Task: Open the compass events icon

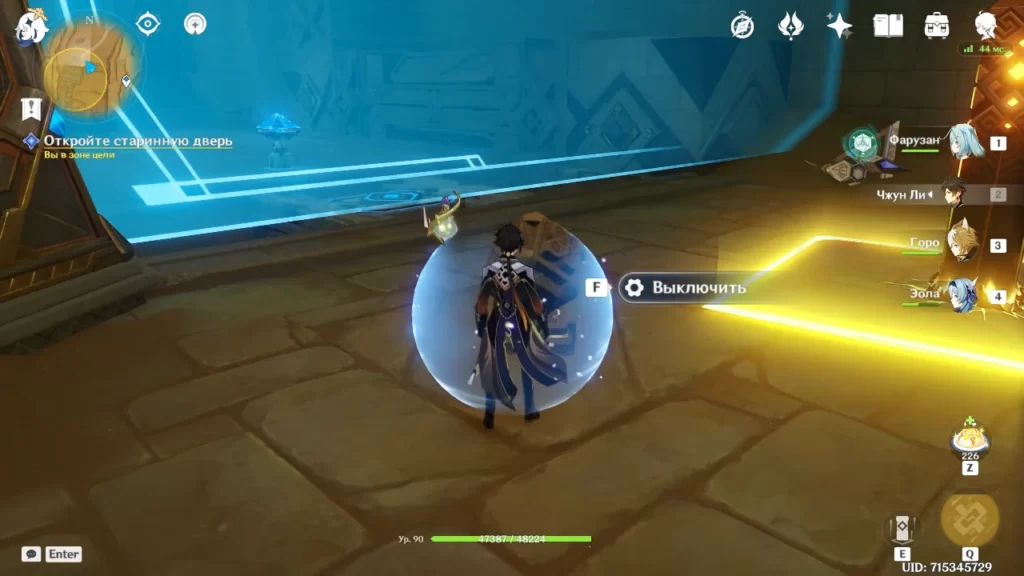Action: 742,26
